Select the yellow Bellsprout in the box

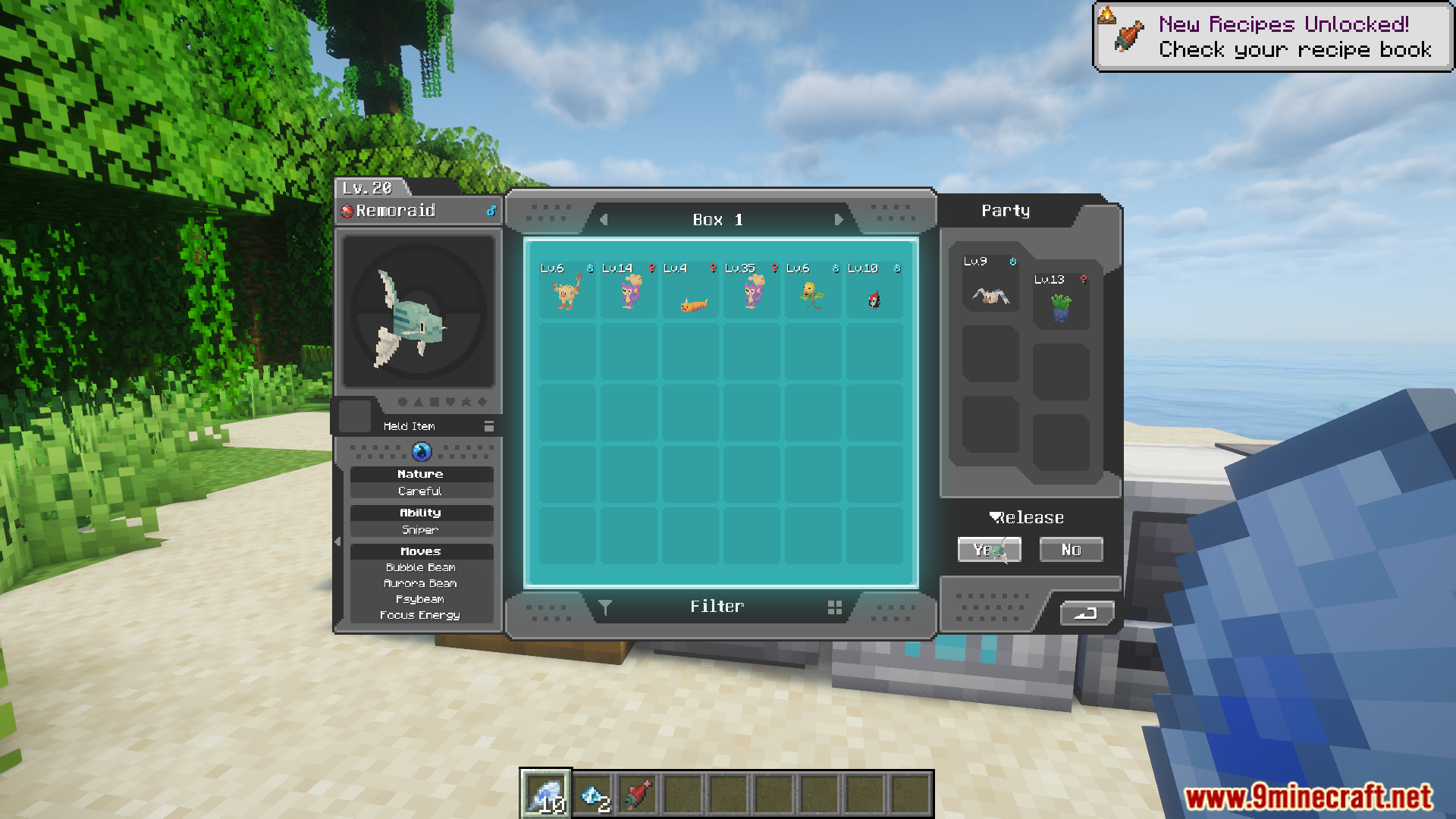tap(812, 294)
